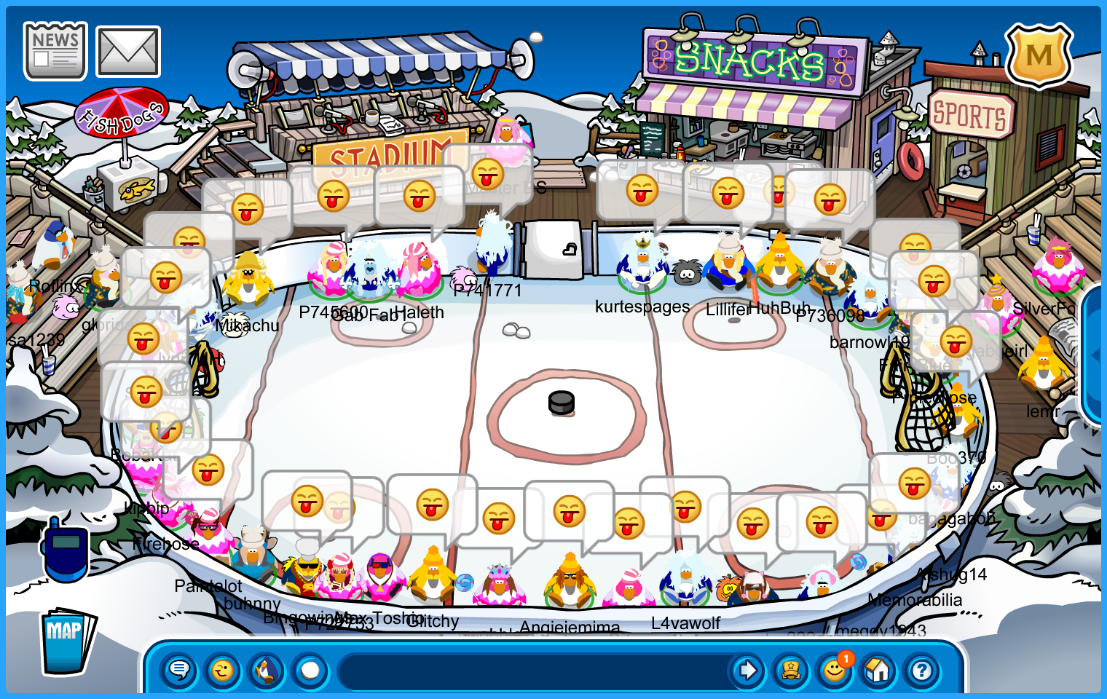The width and height of the screenshot is (1107, 699).
Task: Open the News newspaper
Action: click(x=55, y=50)
